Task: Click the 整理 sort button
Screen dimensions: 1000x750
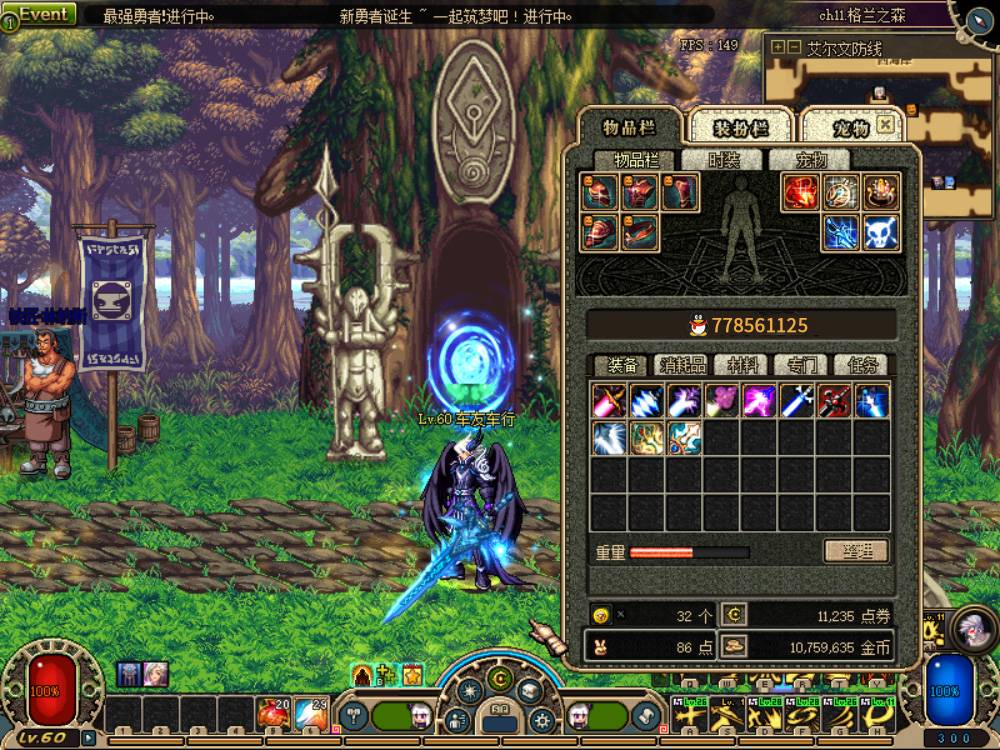Action: point(856,551)
